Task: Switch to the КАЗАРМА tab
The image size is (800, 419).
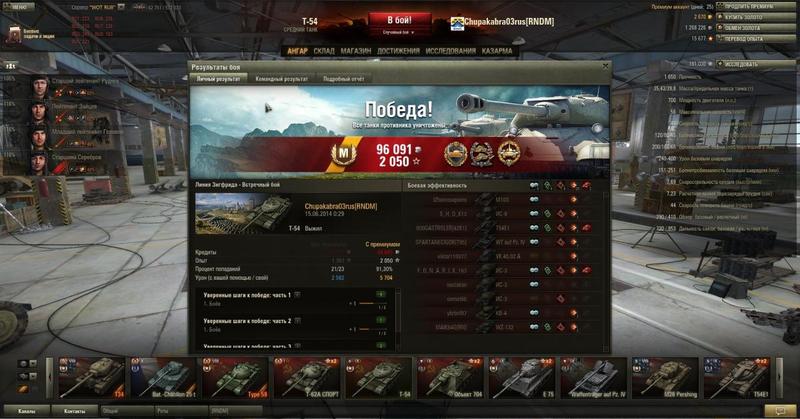Action: click(497, 50)
